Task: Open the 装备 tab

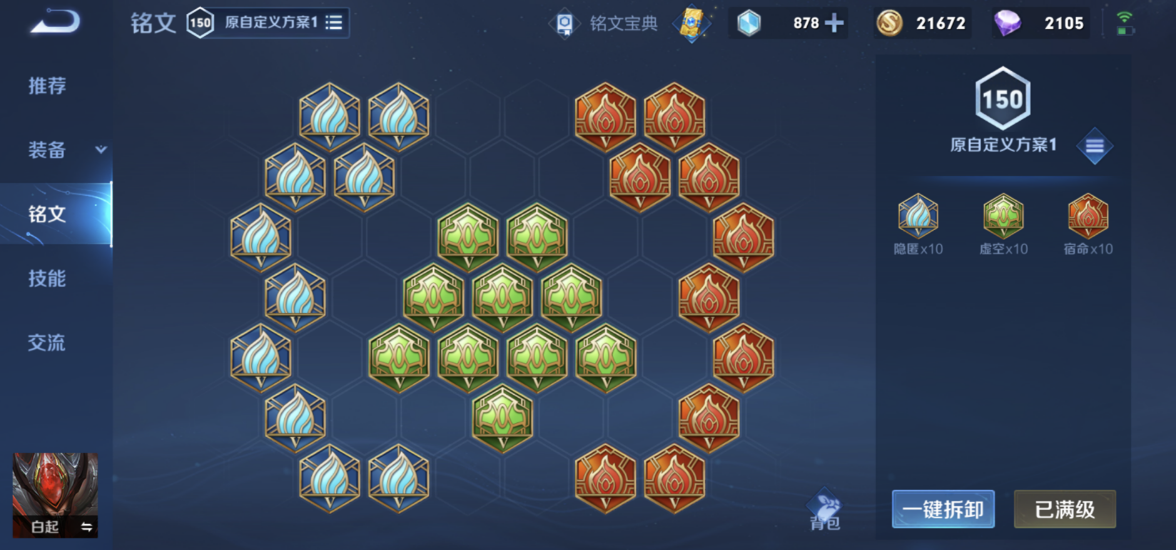Action: pos(47,150)
